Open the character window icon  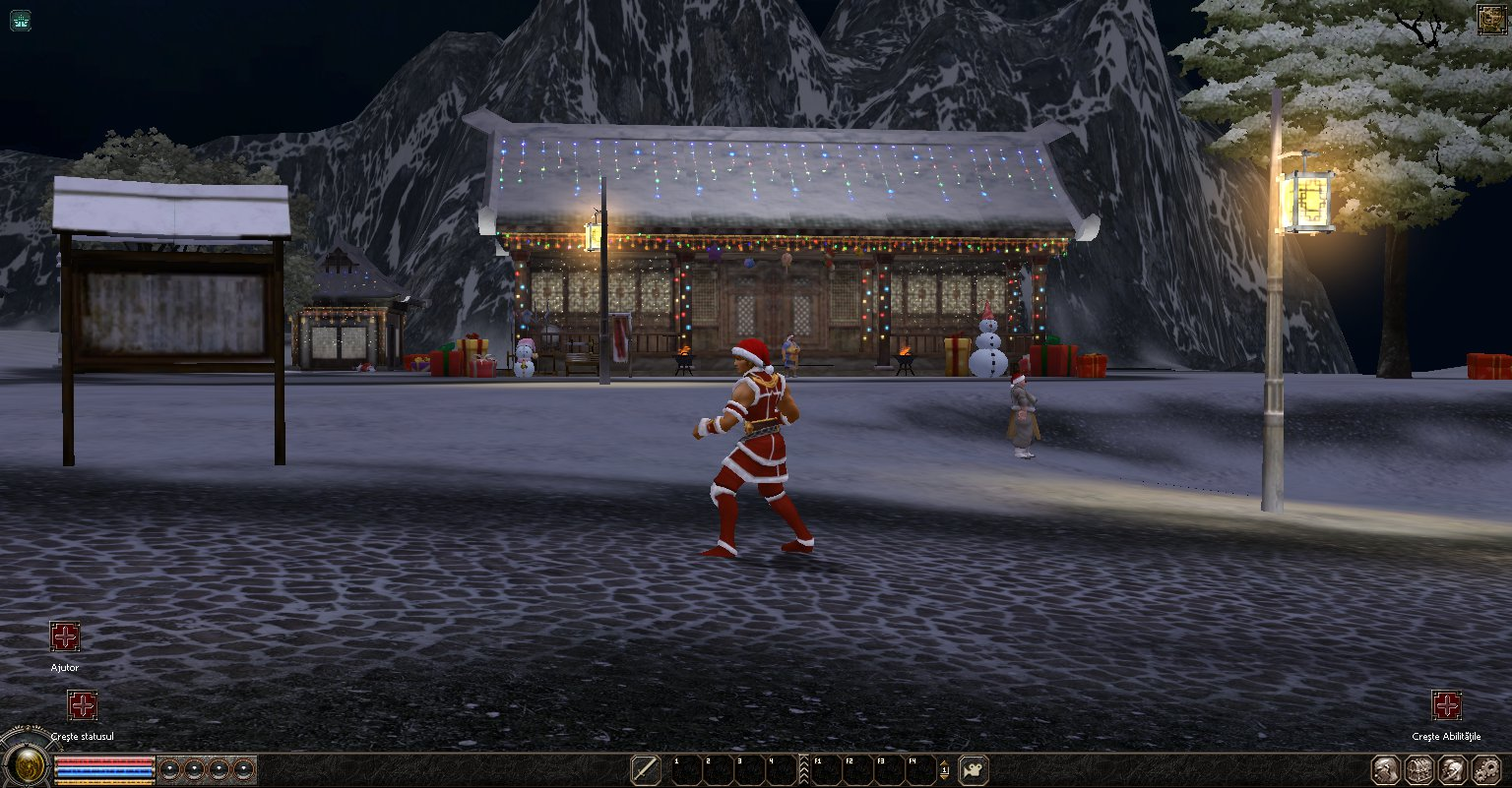[1385, 769]
